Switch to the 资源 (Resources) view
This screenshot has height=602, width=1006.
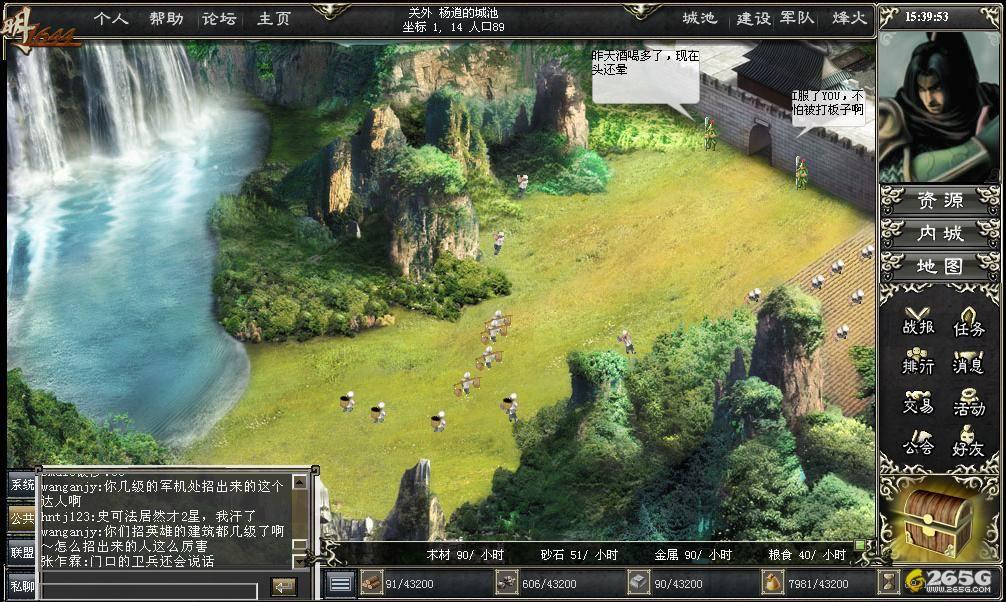coord(940,200)
